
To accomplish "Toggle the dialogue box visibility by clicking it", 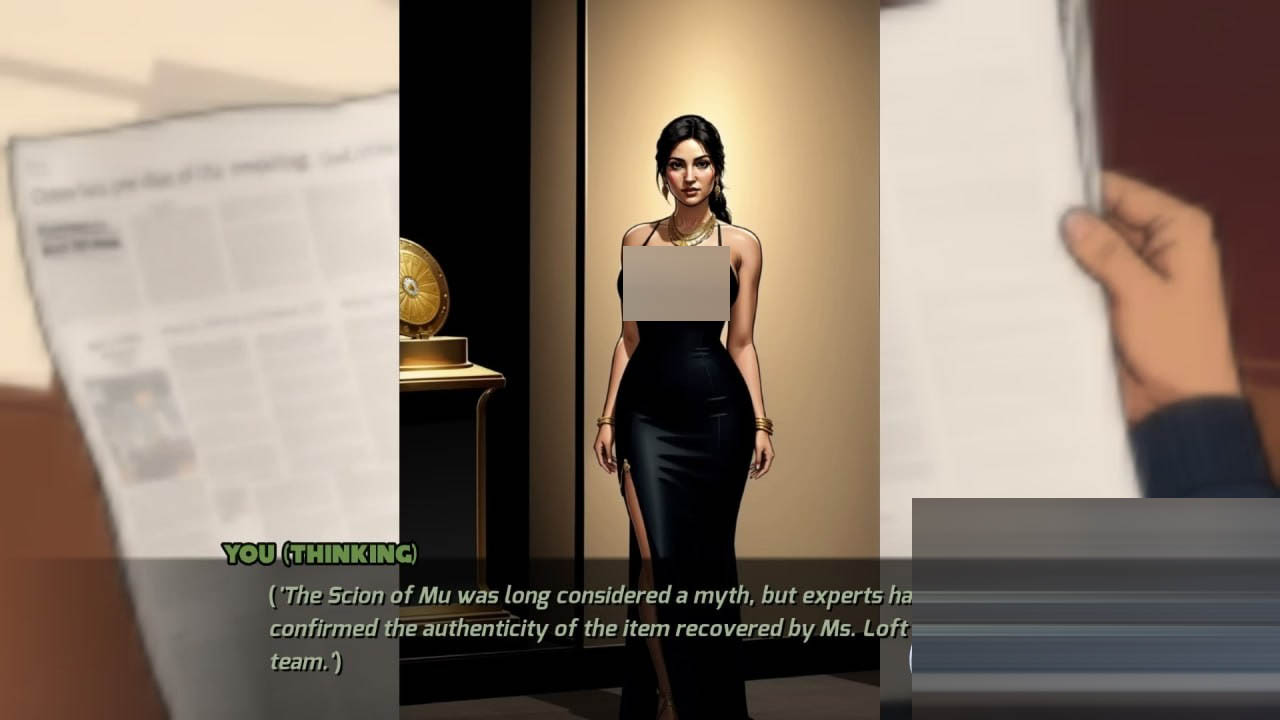I will (x=560, y=620).
